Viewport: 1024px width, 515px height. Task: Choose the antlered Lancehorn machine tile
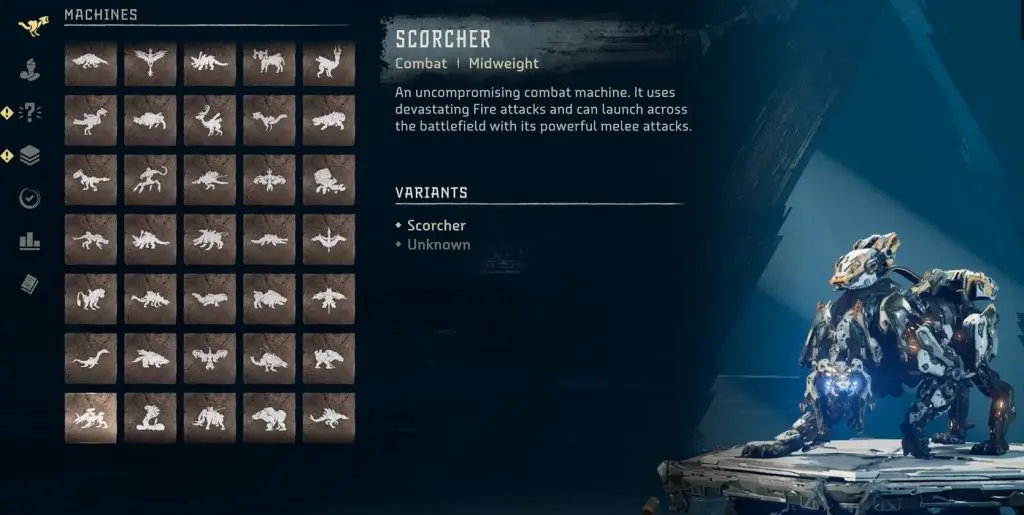pos(210,121)
